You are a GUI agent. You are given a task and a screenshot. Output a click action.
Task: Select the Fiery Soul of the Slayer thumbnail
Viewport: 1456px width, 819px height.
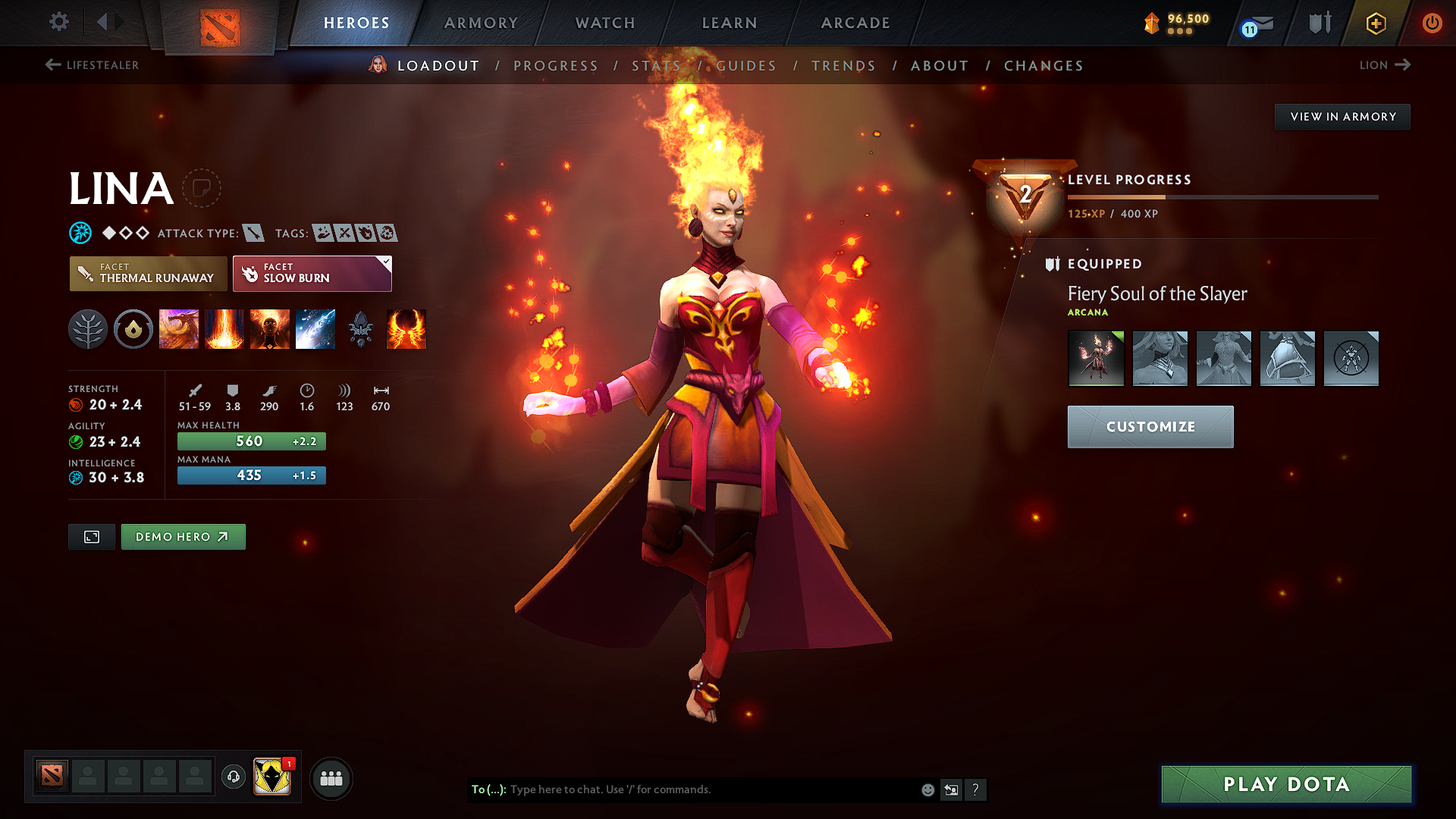click(1096, 358)
